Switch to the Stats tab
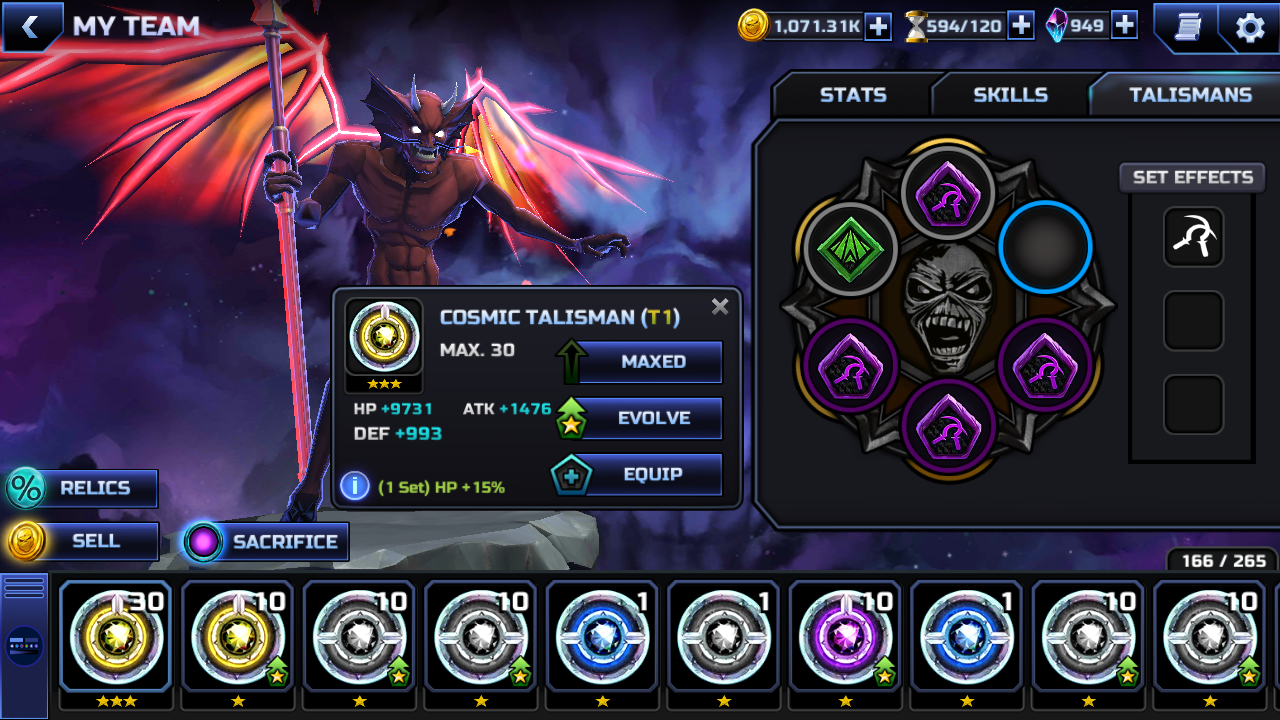The image size is (1280, 720). [853, 95]
